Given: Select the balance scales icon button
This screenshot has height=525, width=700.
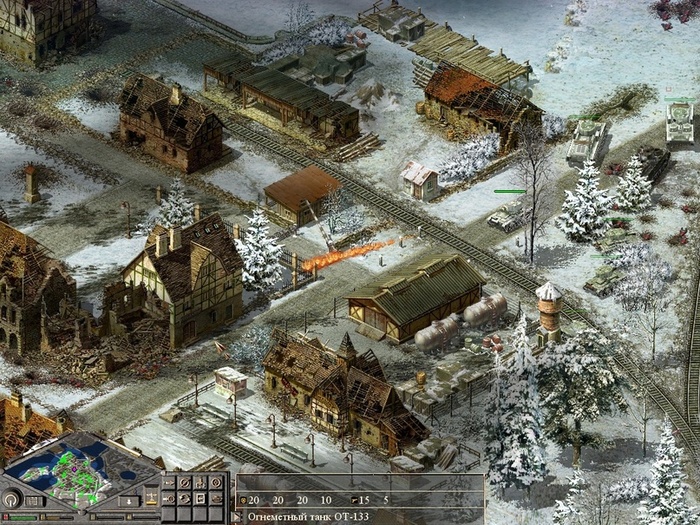Looking at the screenshot, I should coord(151,496).
